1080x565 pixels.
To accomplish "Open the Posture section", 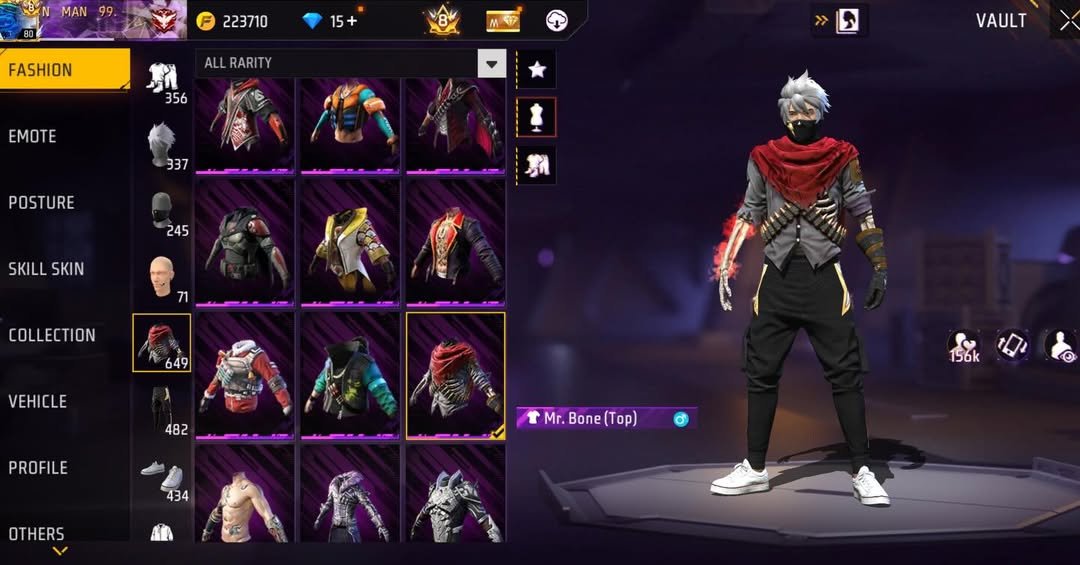I will 42,202.
